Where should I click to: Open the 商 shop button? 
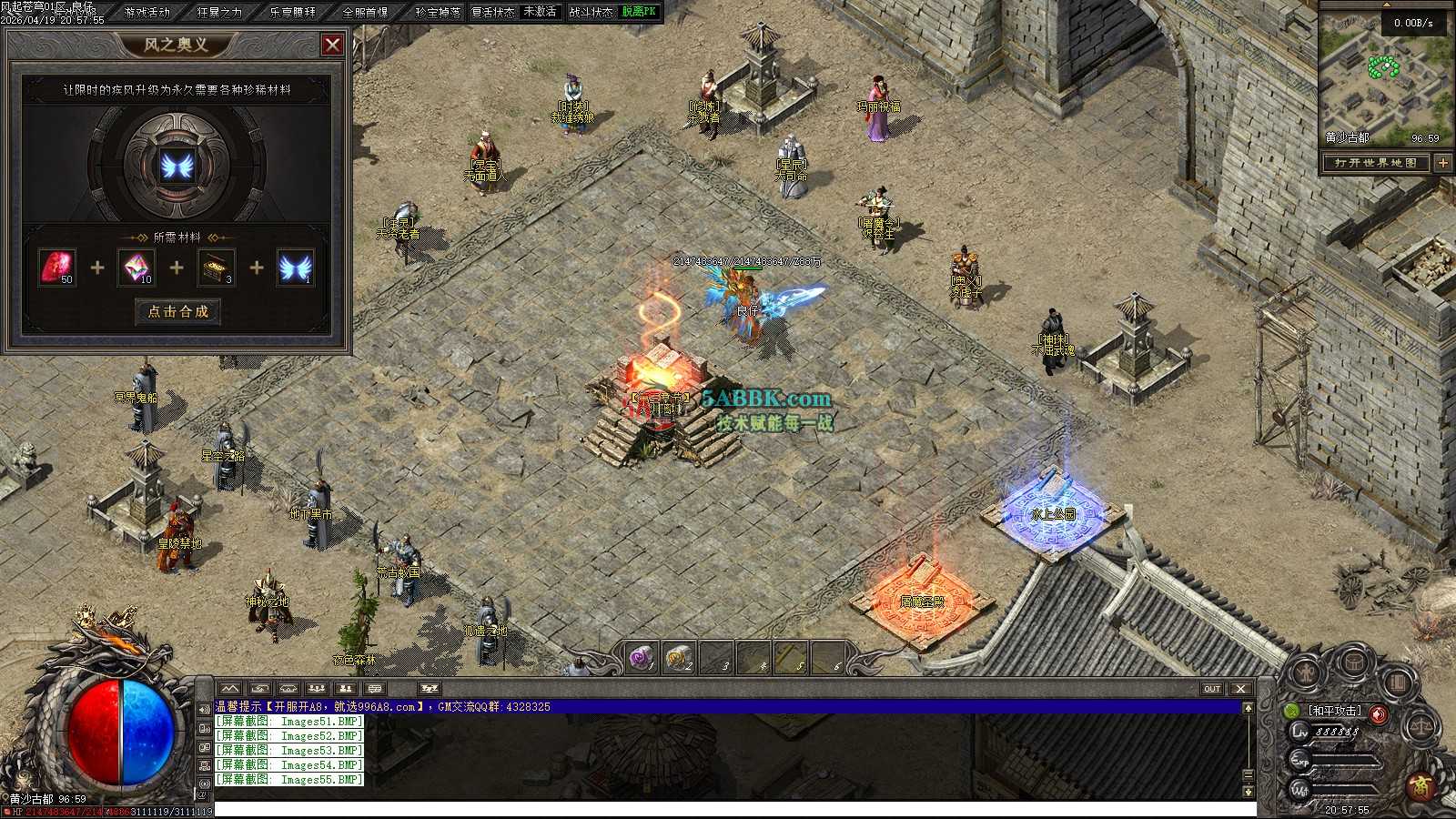(x=1421, y=785)
